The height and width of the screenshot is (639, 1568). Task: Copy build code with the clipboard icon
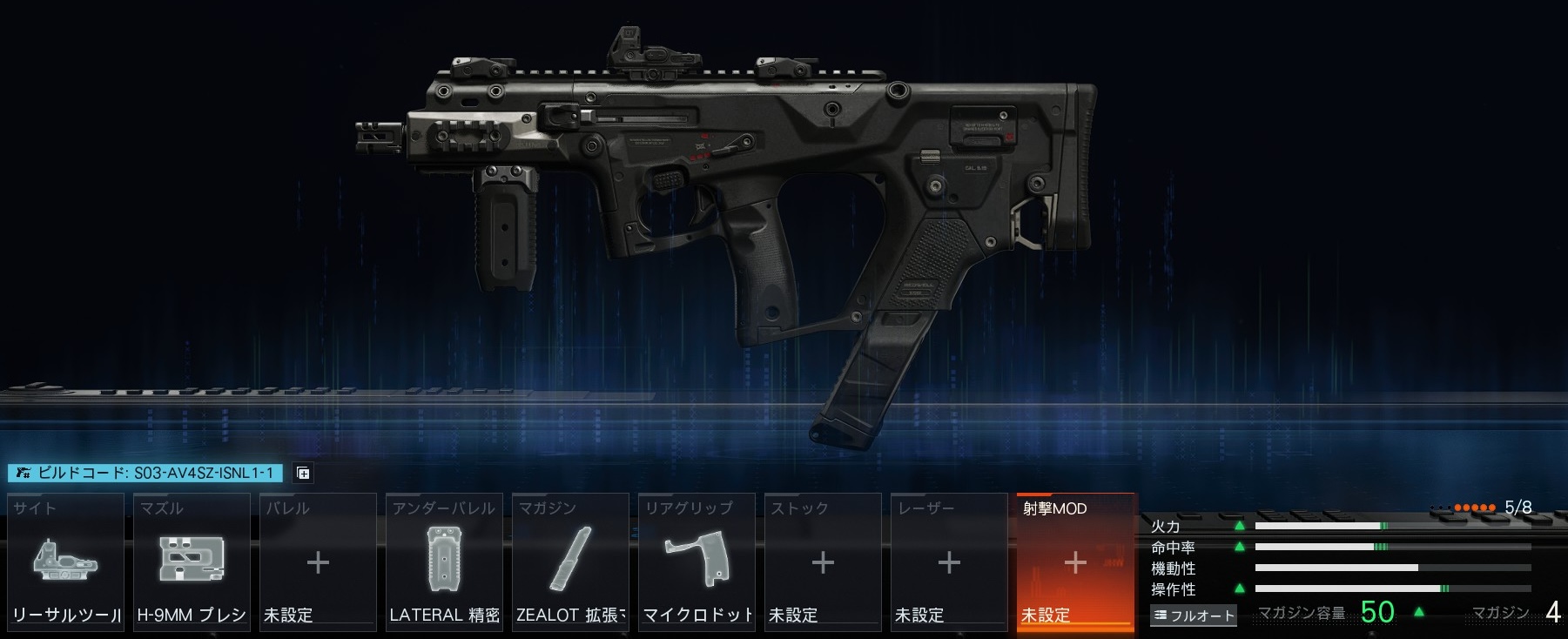303,474
